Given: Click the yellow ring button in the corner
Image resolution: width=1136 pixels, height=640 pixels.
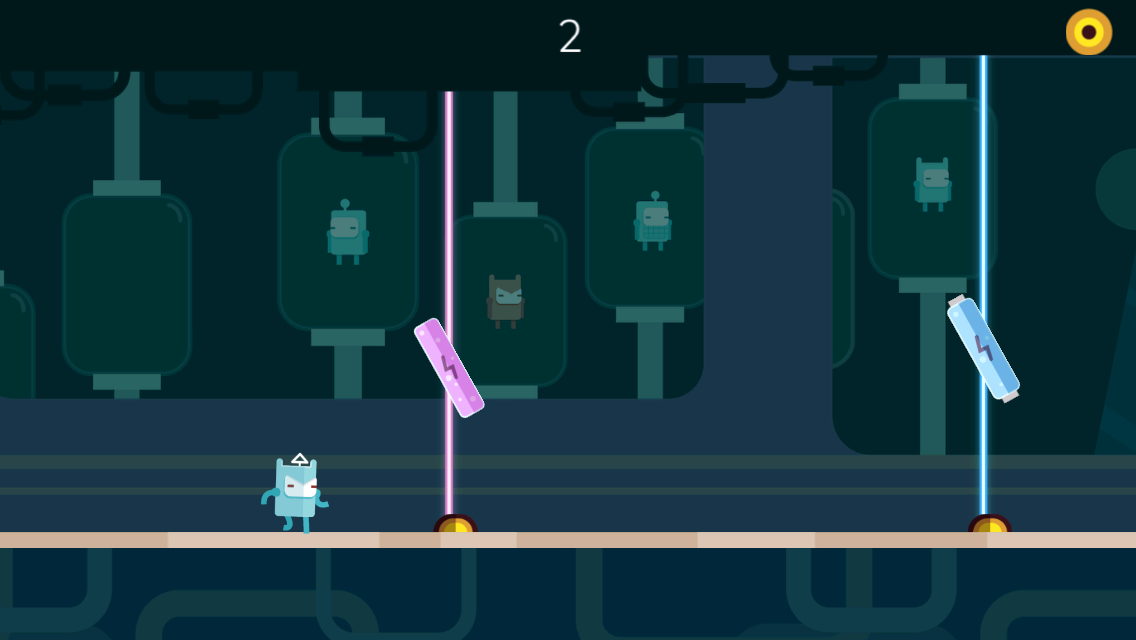Looking at the screenshot, I should (1088, 32).
